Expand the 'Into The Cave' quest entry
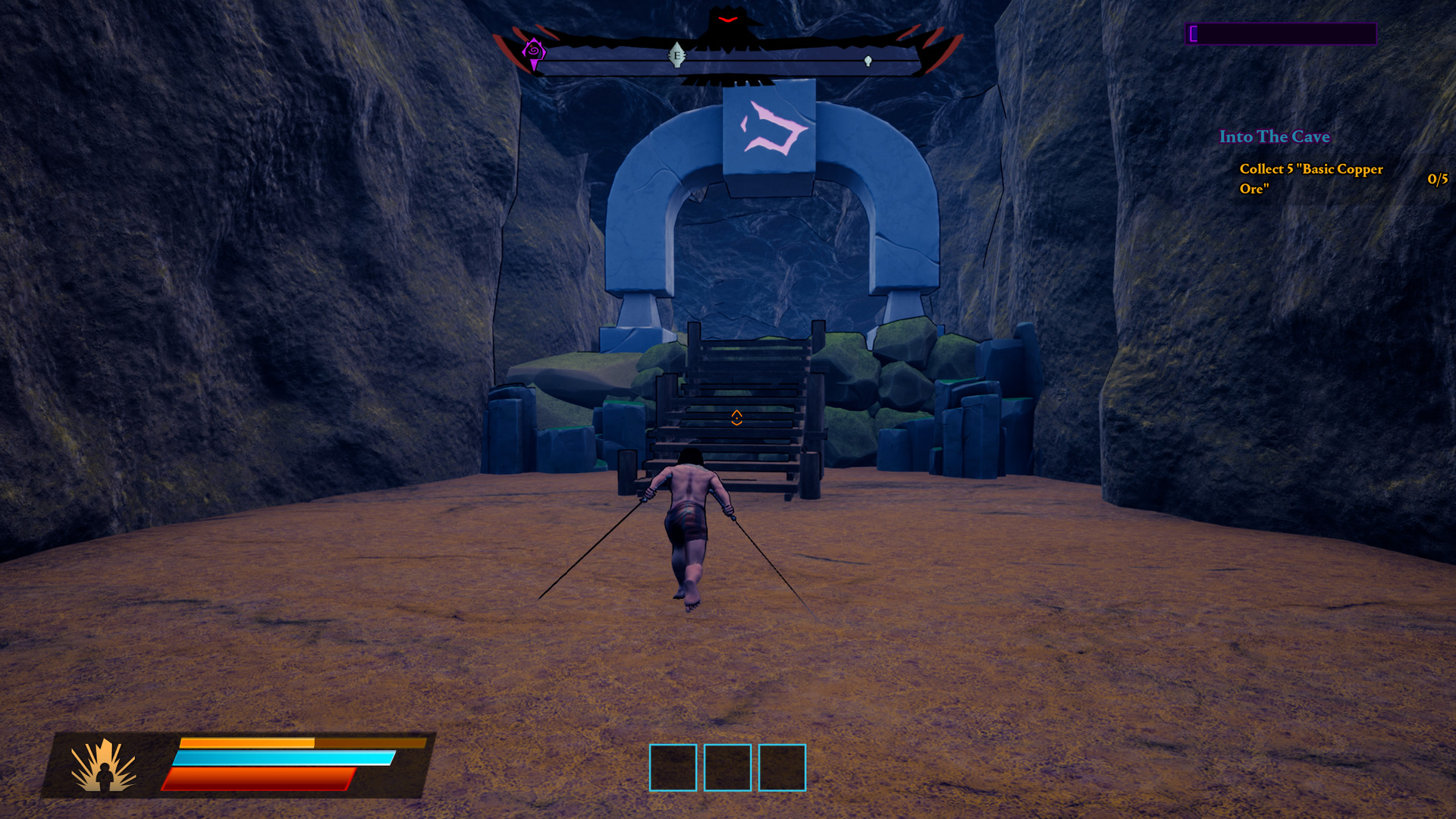The height and width of the screenshot is (819, 1456). 1275,137
